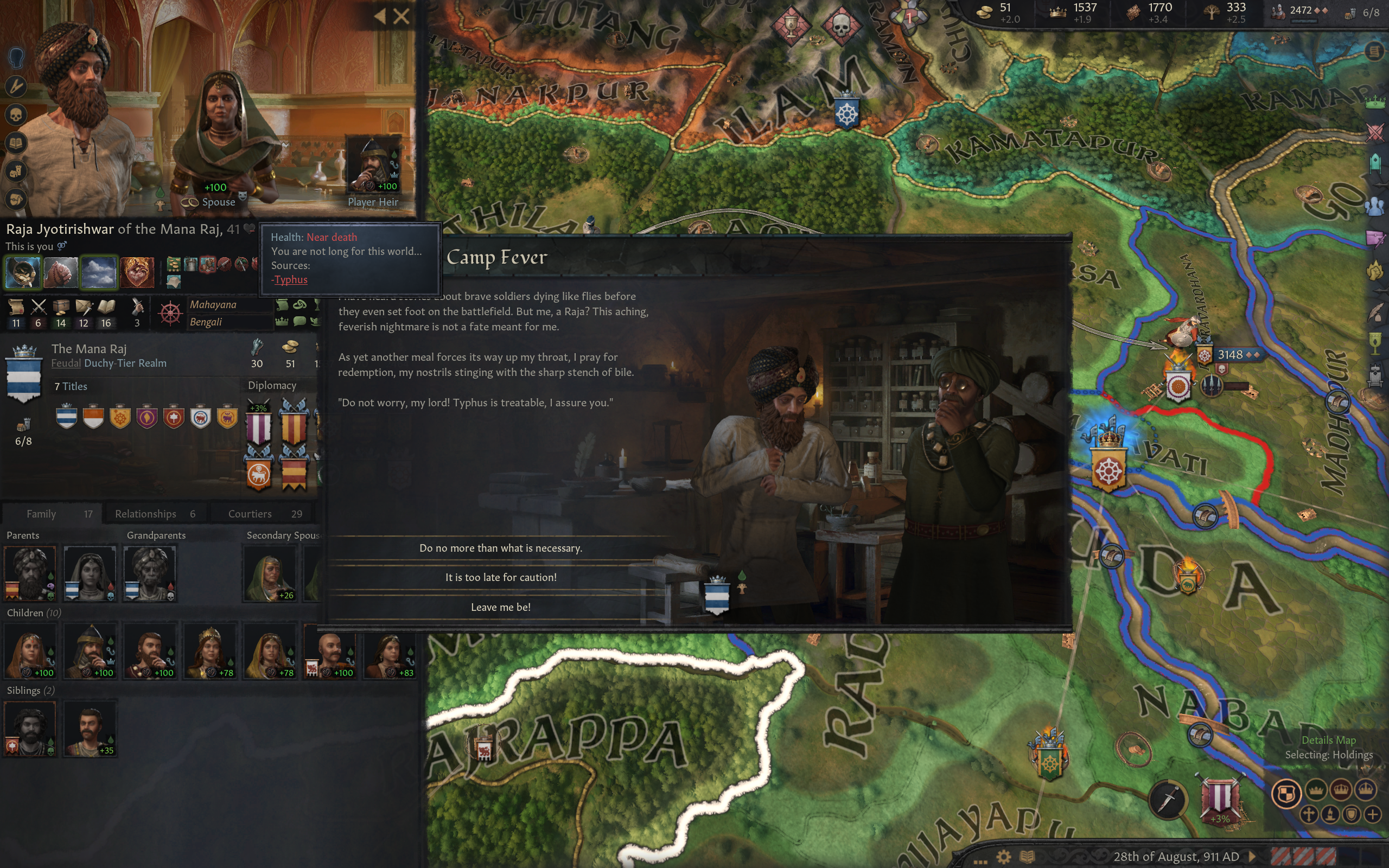Pick the "Leave me be!" response
This screenshot has width=1389, height=868.
[500, 608]
